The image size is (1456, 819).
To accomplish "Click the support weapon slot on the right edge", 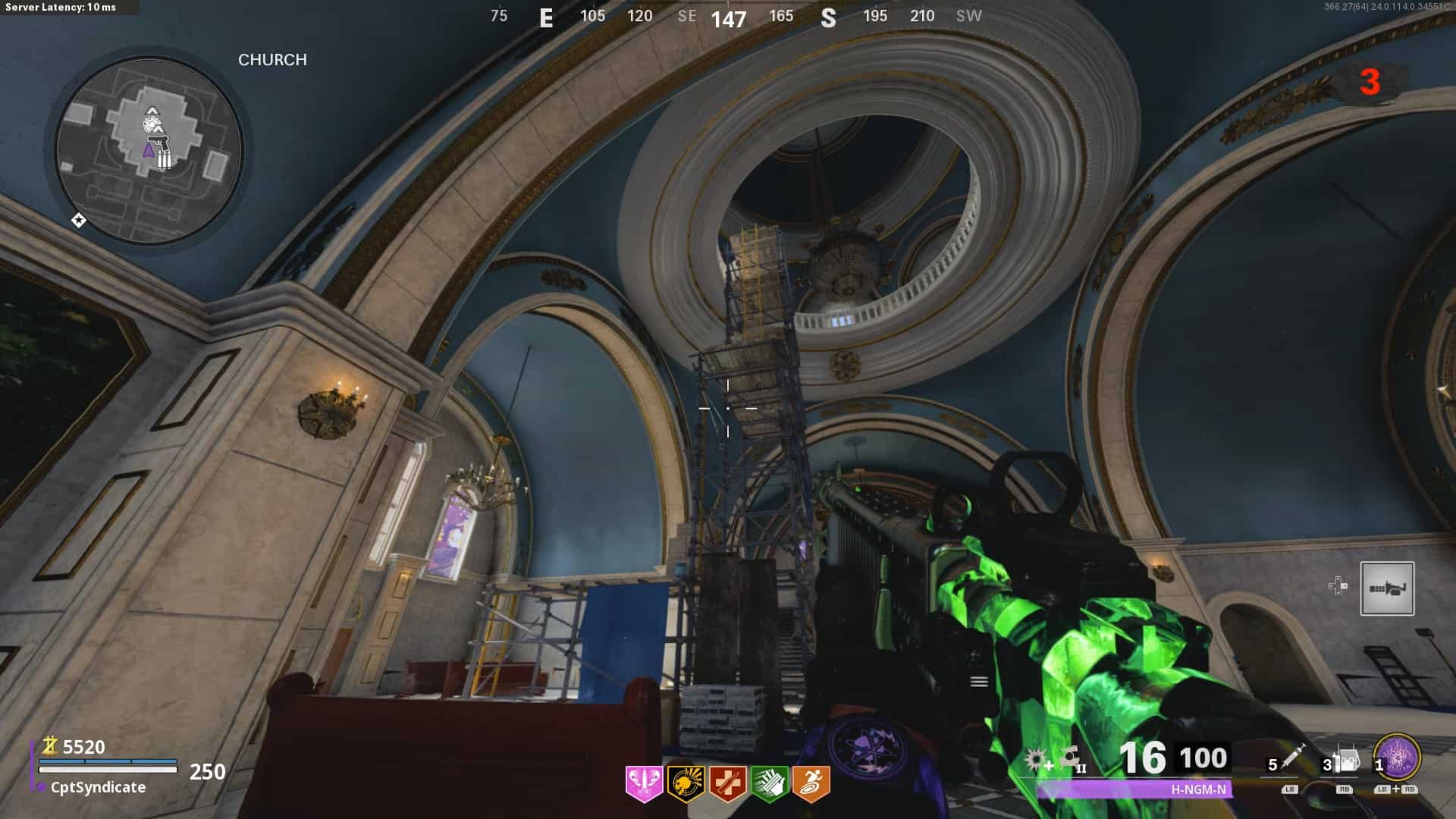I will pyautogui.click(x=1387, y=588).
